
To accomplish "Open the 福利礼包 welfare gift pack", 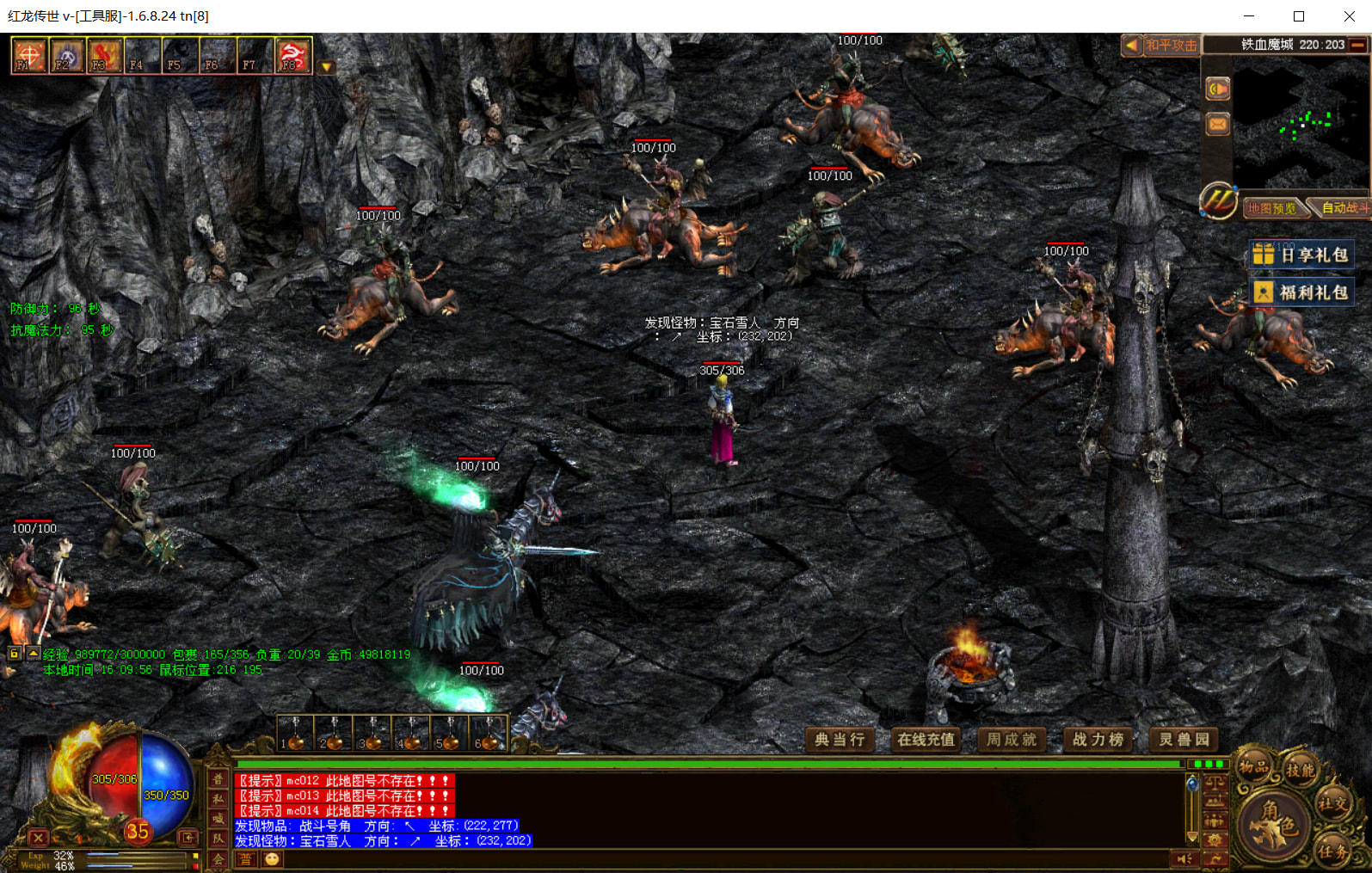I will point(1301,292).
